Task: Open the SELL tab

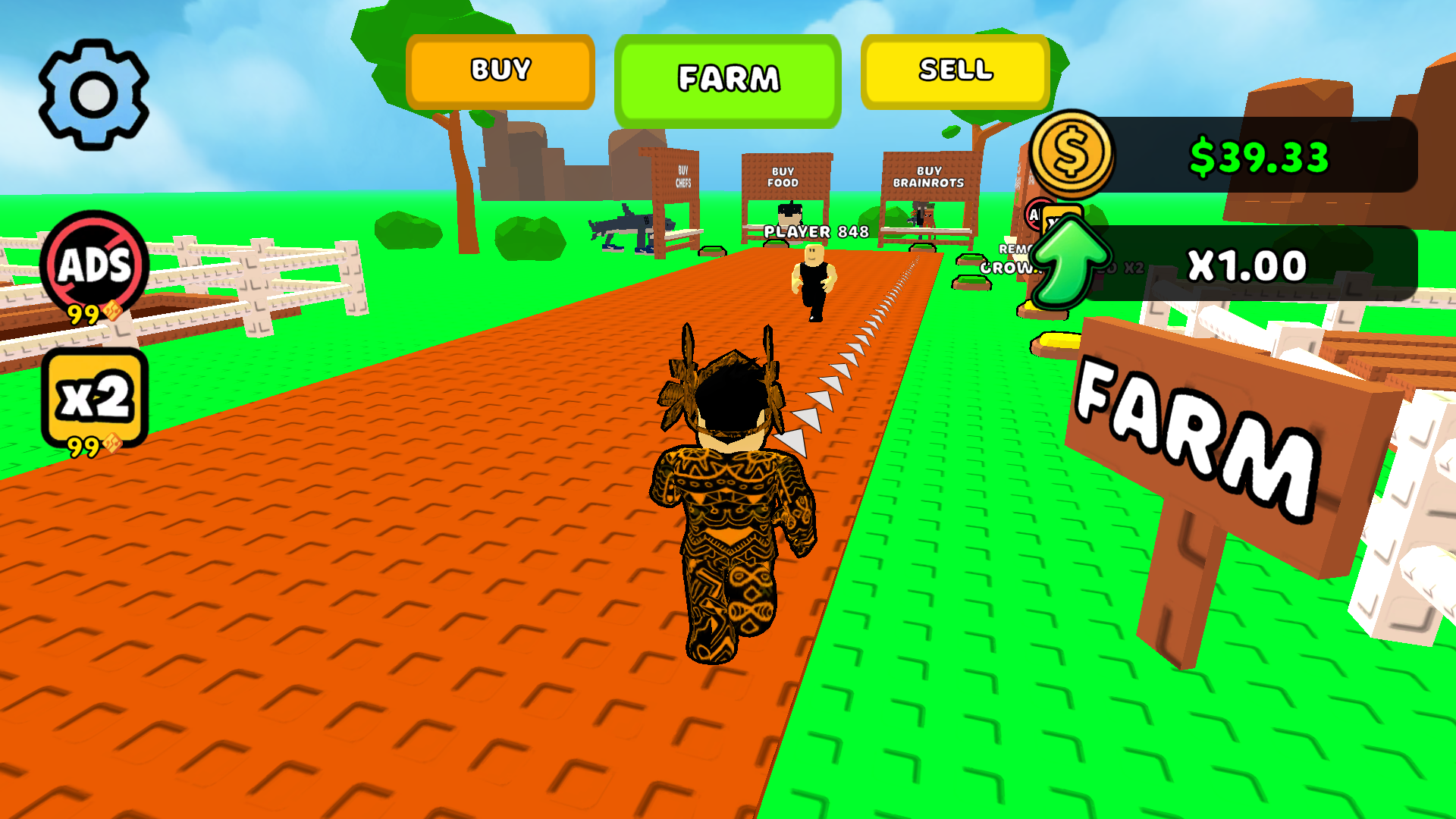Action: [957, 71]
